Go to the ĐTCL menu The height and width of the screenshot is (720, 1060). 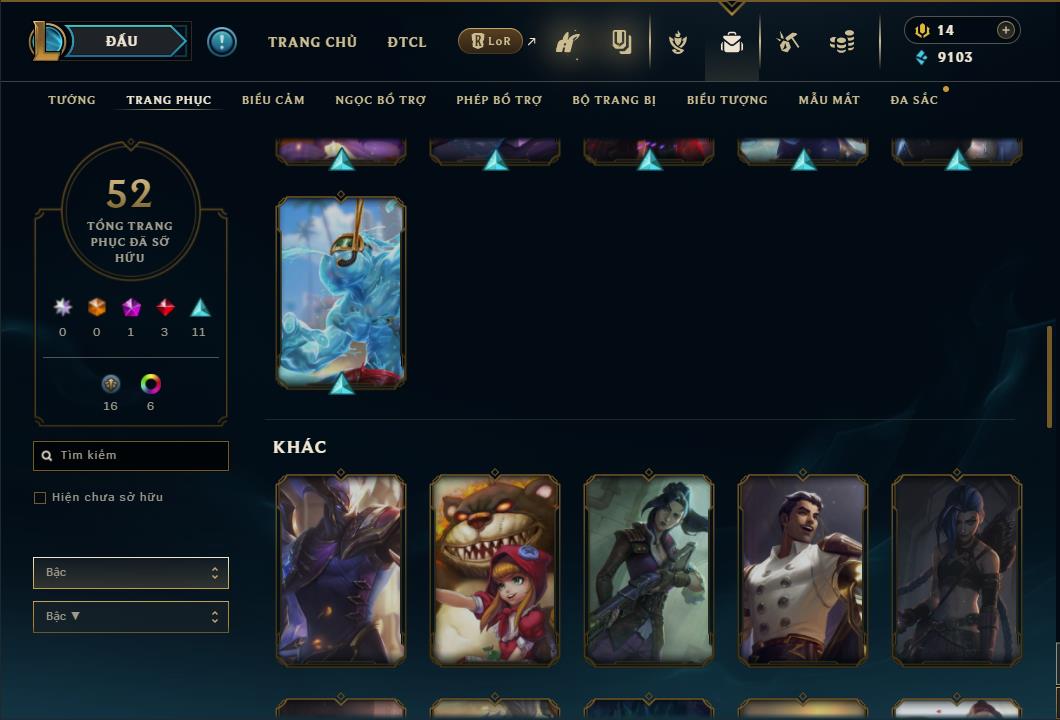pyautogui.click(x=407, y=42)
